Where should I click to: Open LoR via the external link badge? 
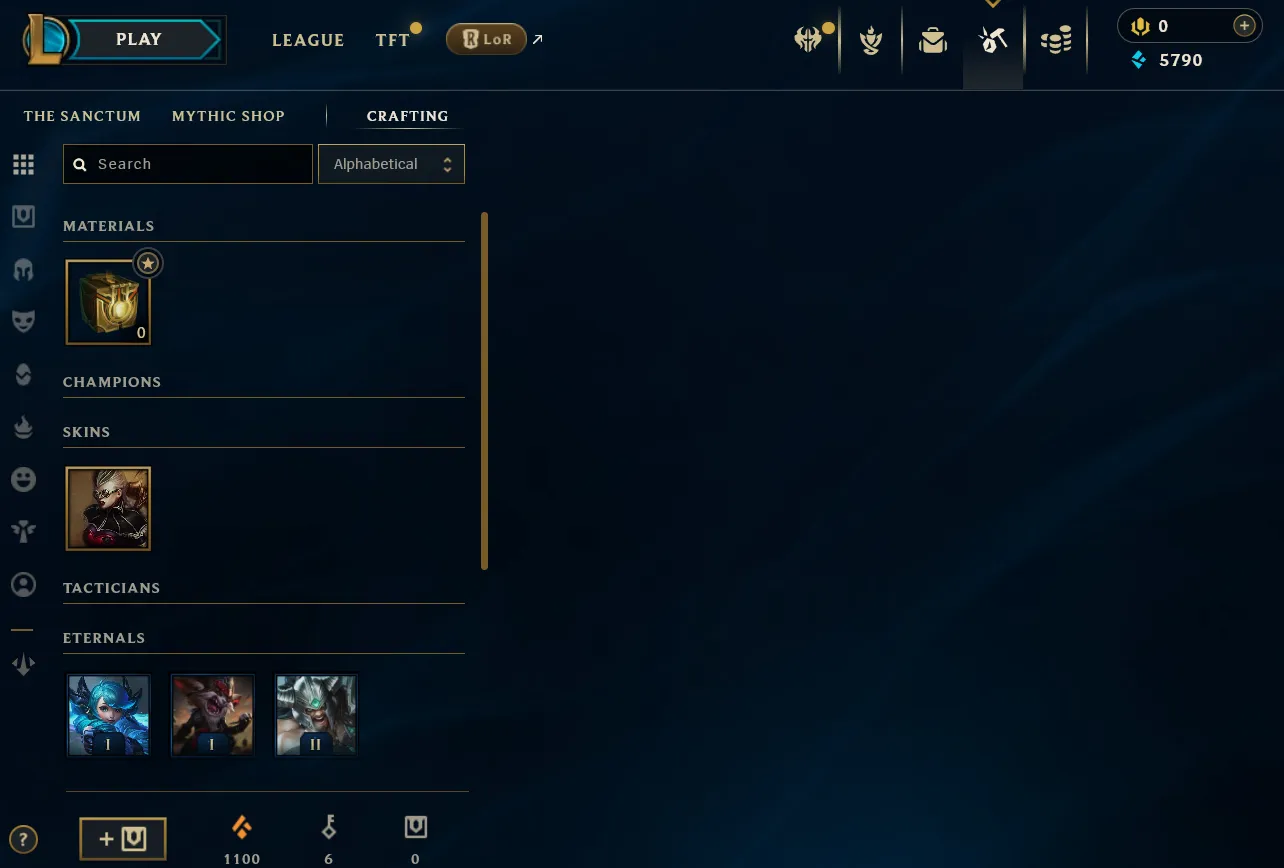(x=486, y=39)
